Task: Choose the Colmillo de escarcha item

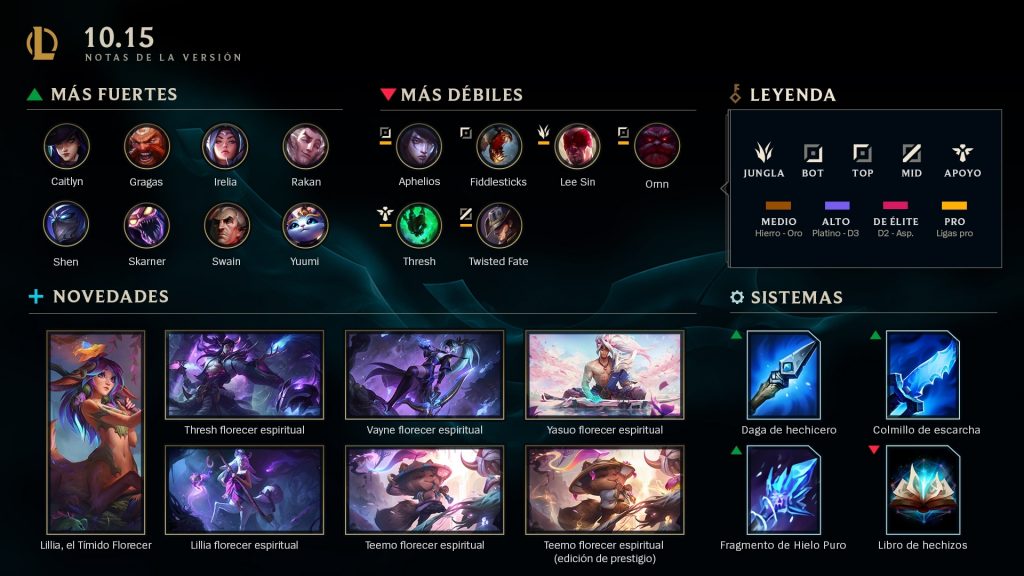Action: 923,375
